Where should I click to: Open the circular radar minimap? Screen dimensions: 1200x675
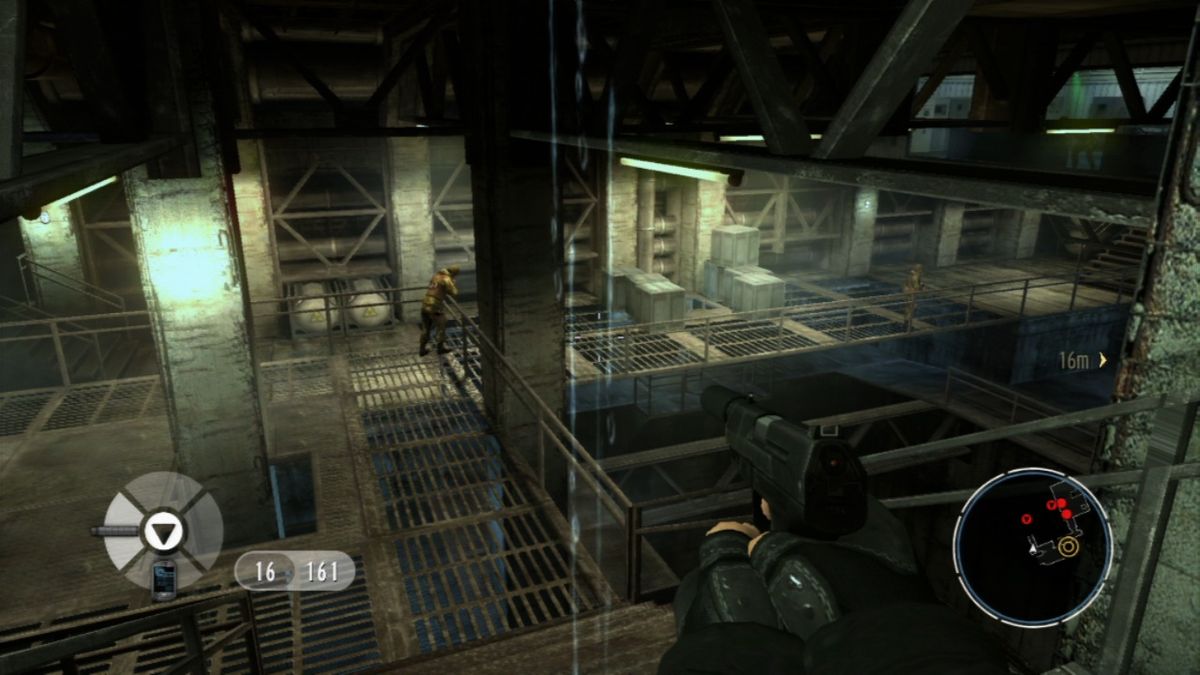coord(1032,547)
